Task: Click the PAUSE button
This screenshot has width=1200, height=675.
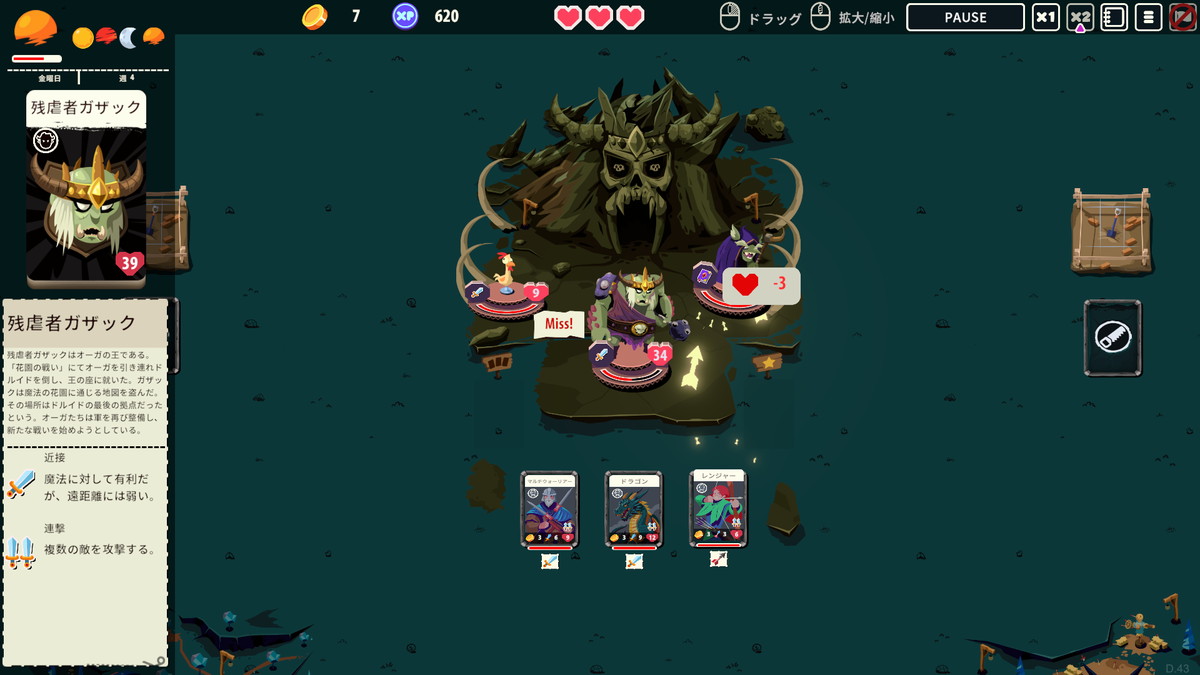Action: click(965, 18)
